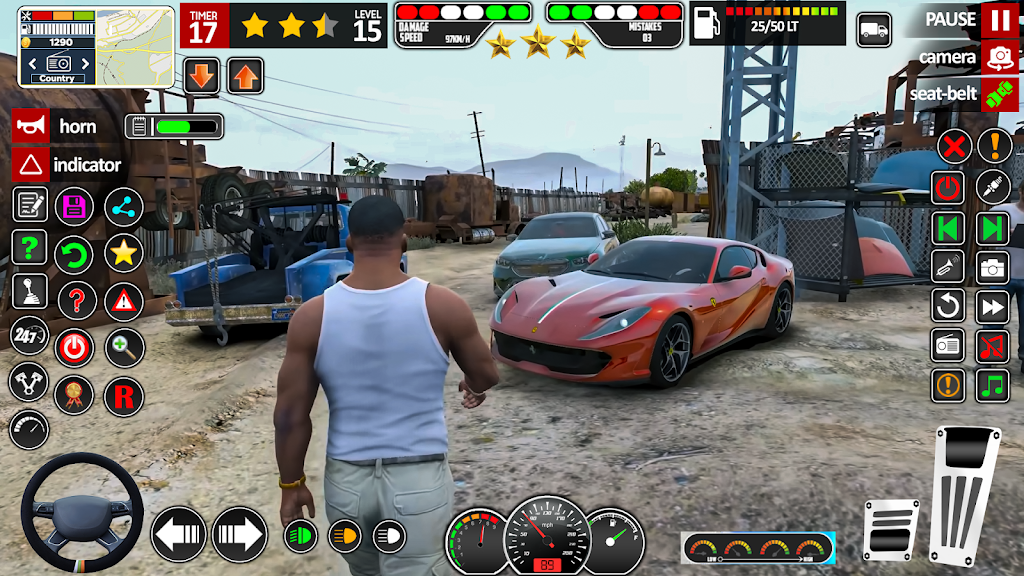Image resolution: width=1024 pixels, height=576 pixels.
Task: Switch the view using the camera button
Action: [x=999, y=57]
